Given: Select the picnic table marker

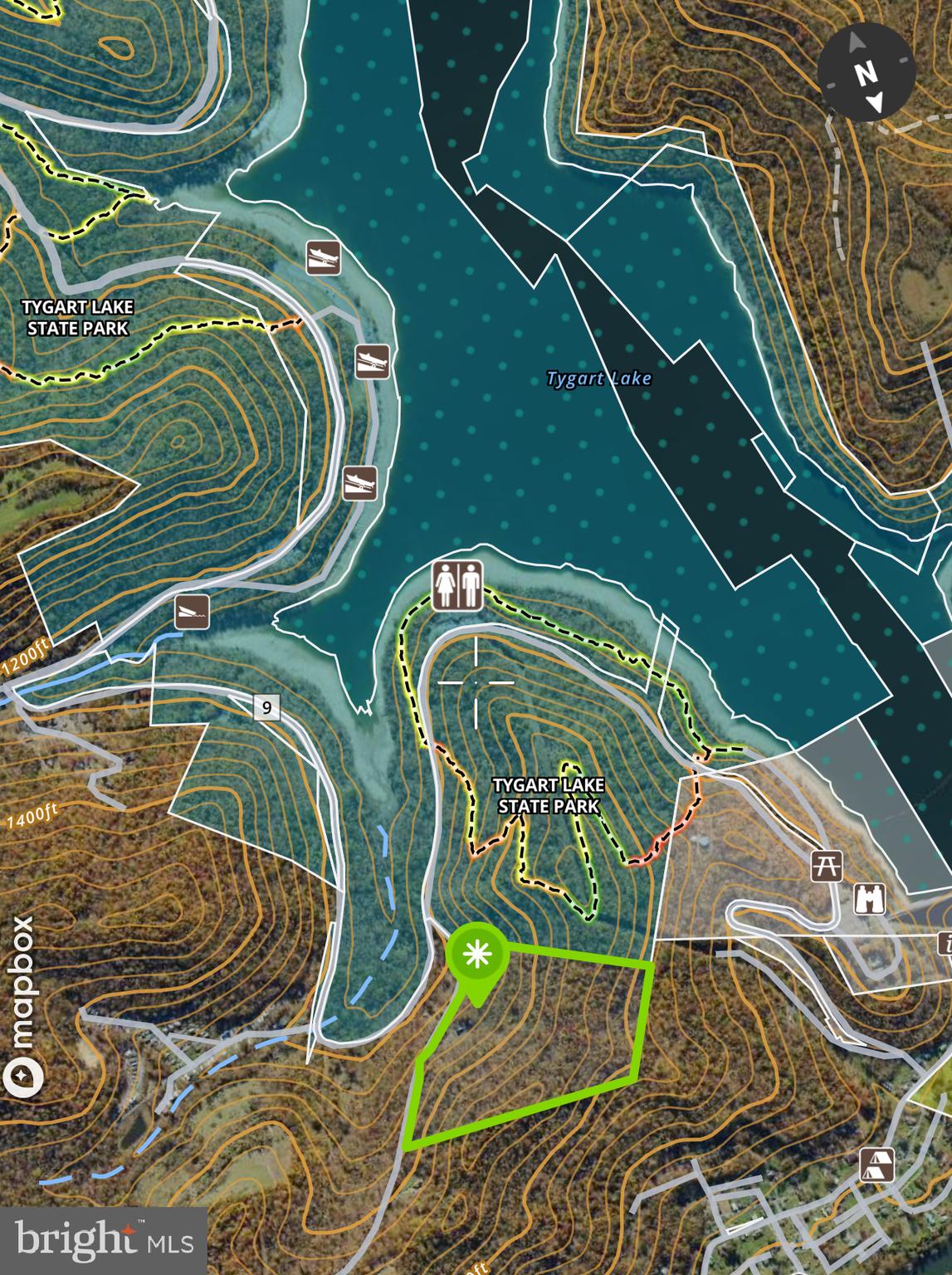Looking at the screenshot, I should tap(827, 866).
